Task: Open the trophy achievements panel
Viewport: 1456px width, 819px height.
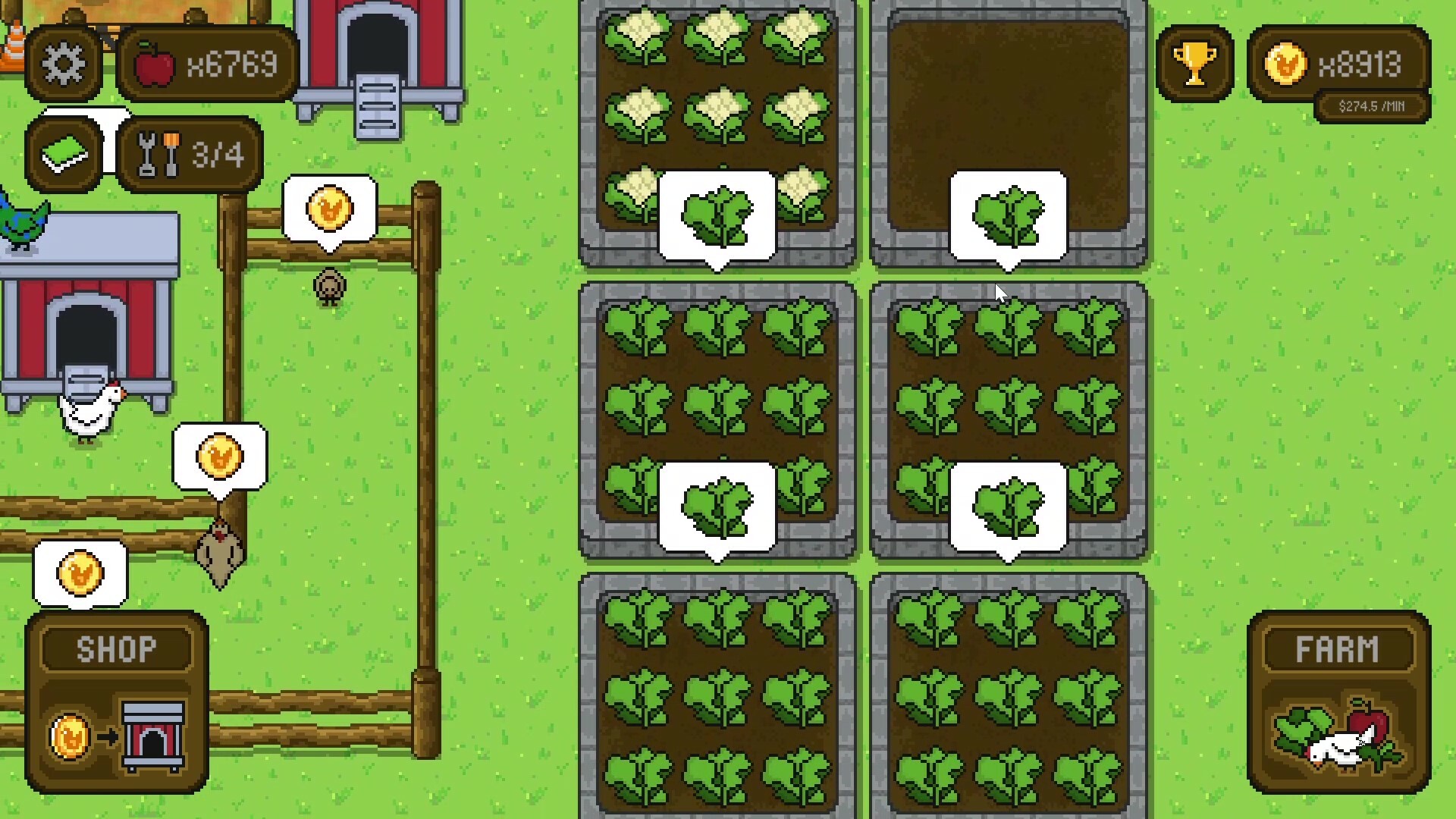Action: (1195, 64)
